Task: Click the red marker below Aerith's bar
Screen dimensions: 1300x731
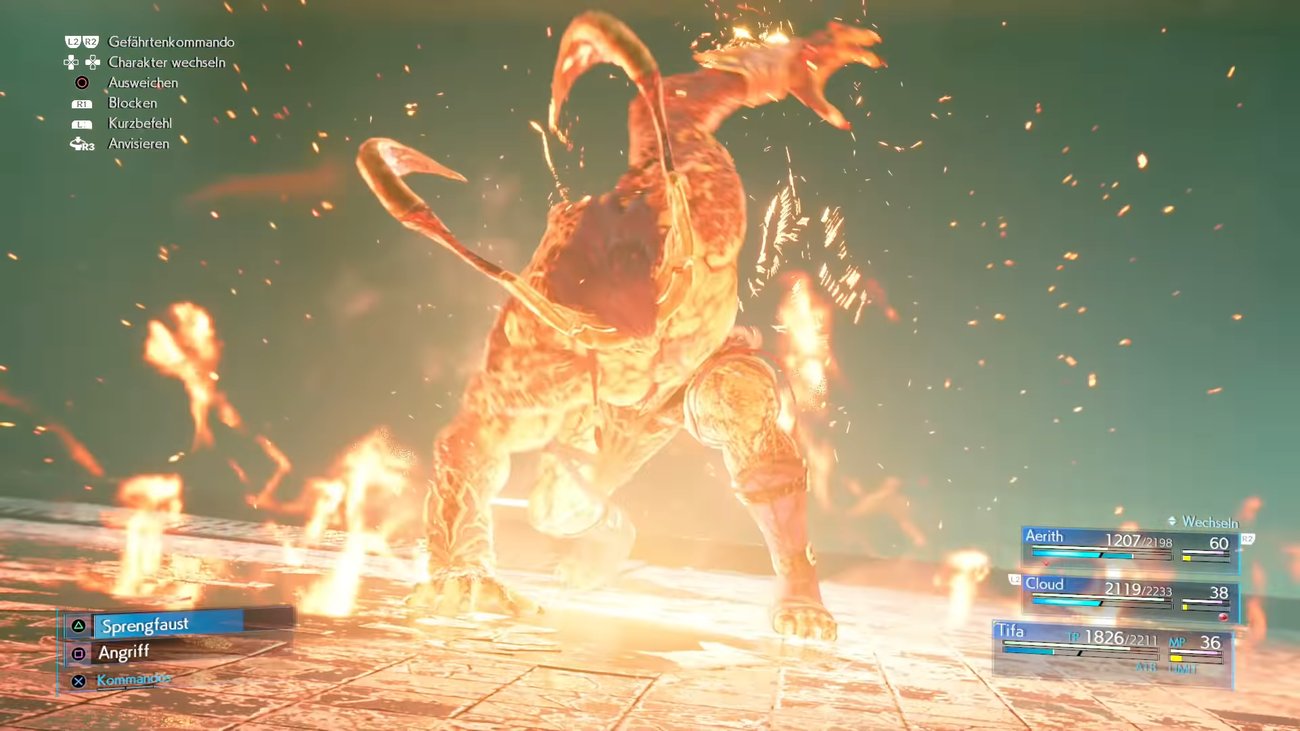Action: click(1047, 562)
